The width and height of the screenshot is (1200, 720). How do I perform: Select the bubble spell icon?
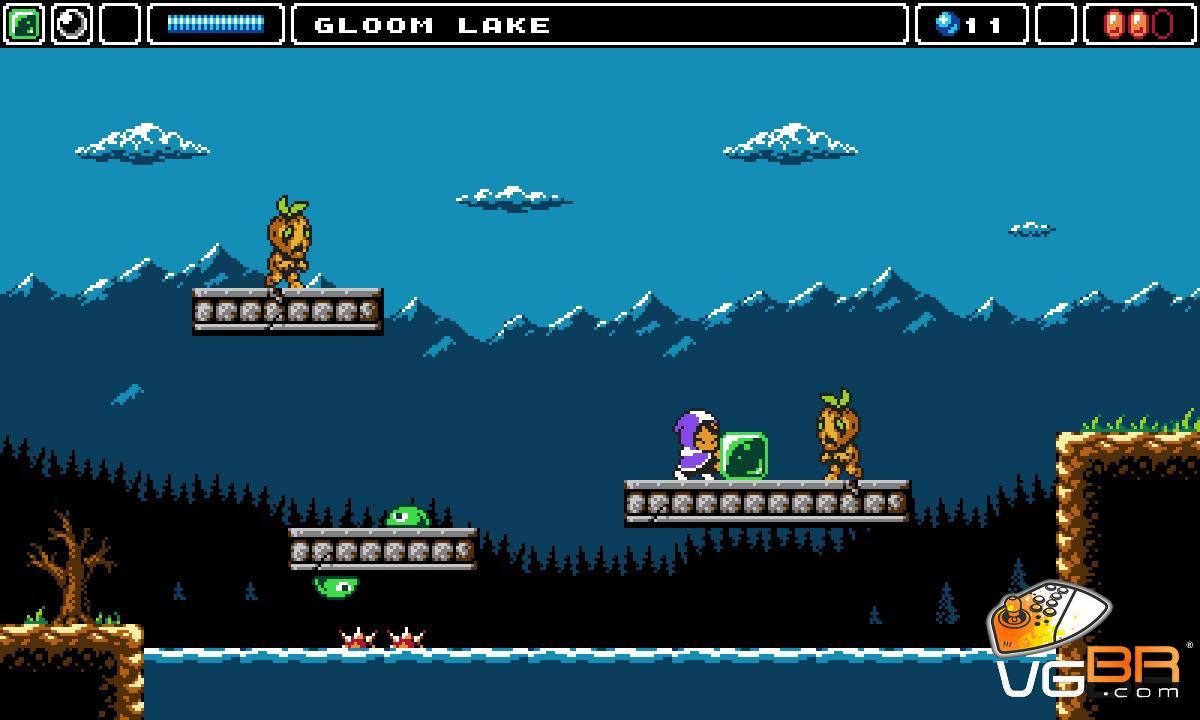tap(72, 24)
